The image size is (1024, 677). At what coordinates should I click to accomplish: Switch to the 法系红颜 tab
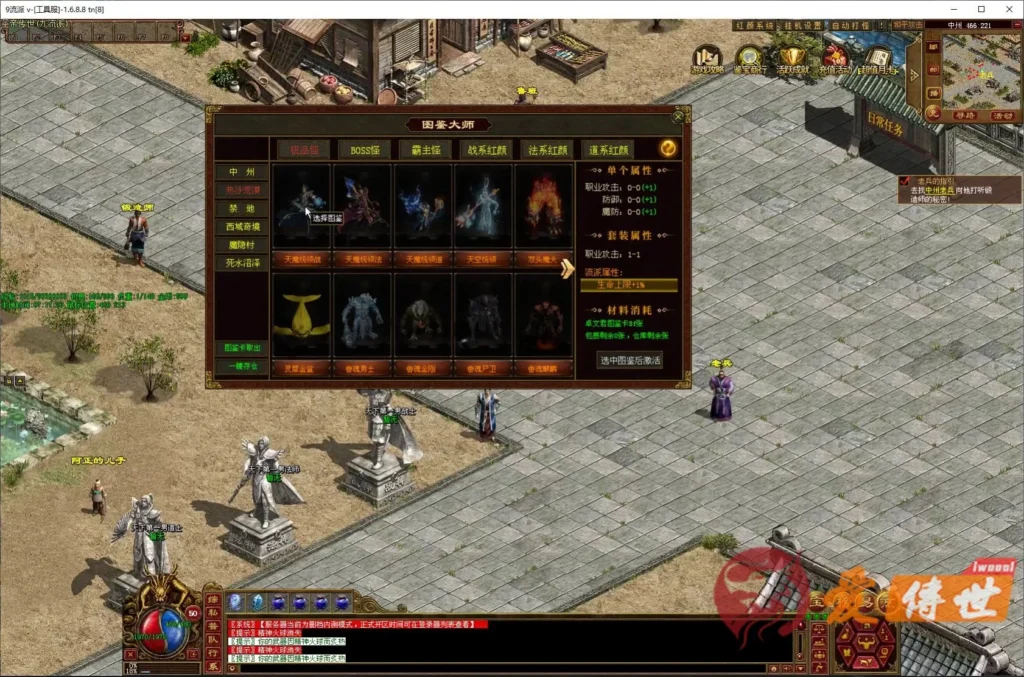(x=547, y=149)
